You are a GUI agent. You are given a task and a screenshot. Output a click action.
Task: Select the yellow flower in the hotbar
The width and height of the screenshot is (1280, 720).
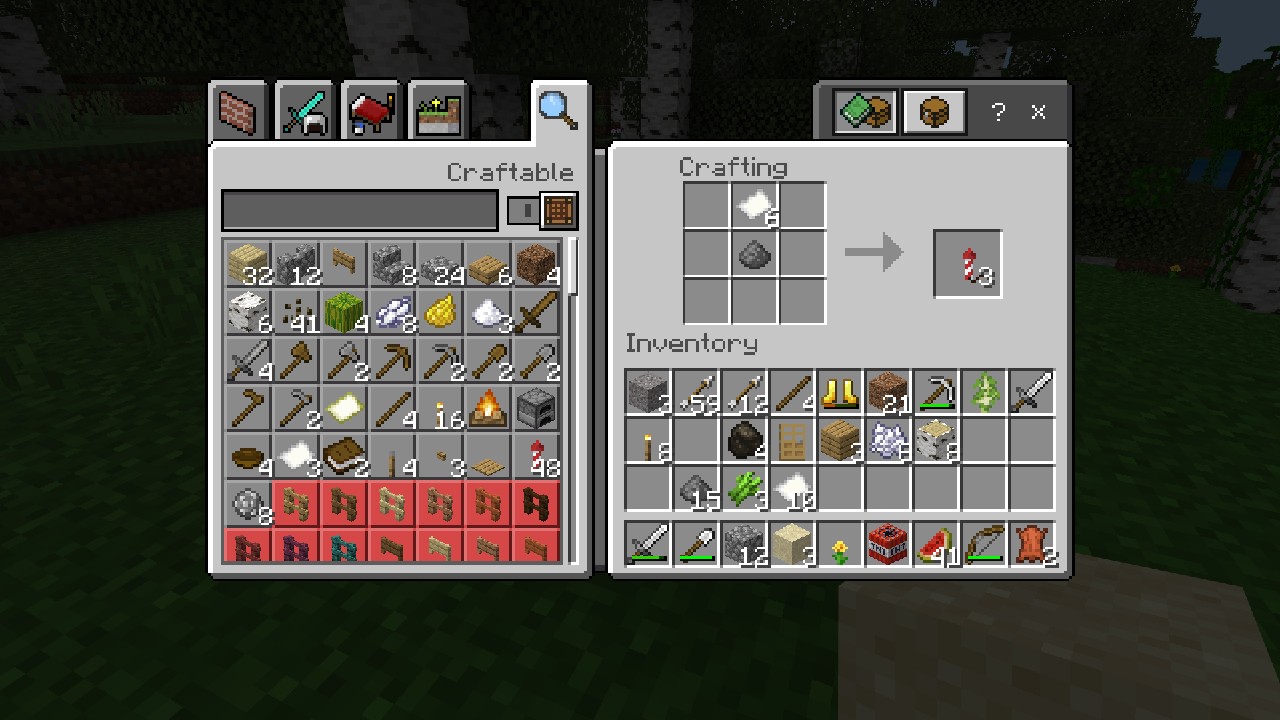(840, 544)
